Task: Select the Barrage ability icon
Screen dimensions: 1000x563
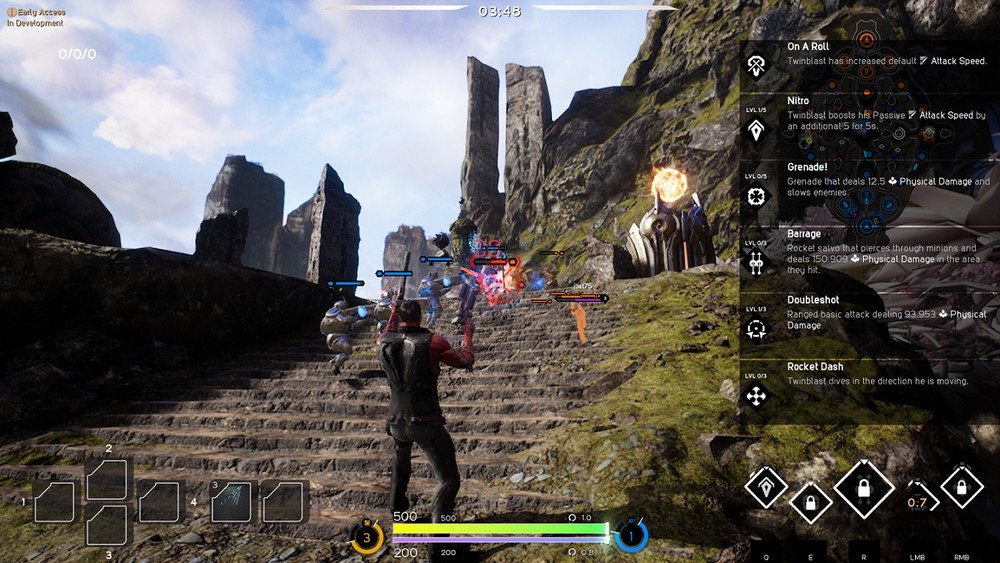Action: [x=757, y=262]
